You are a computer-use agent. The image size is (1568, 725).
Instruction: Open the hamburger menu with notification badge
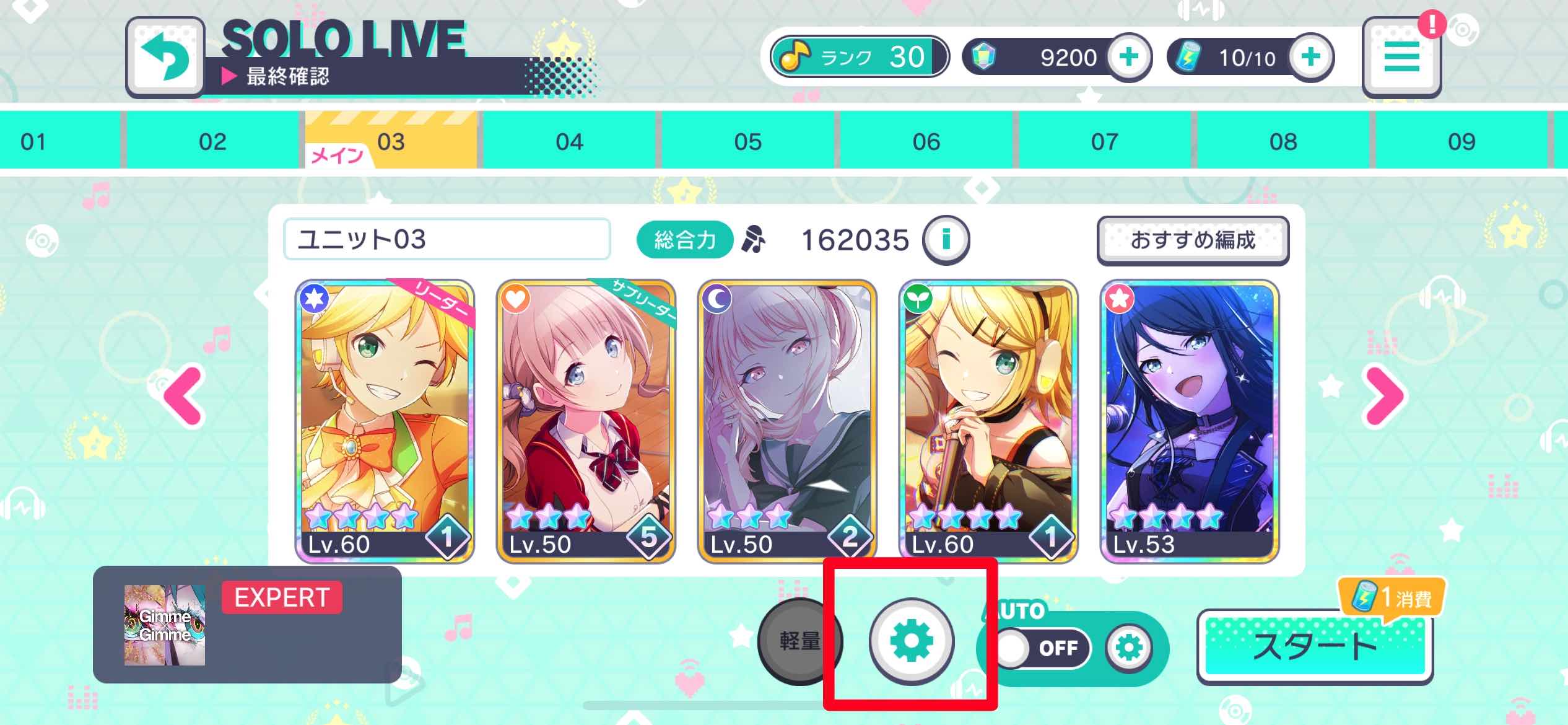1402,56
